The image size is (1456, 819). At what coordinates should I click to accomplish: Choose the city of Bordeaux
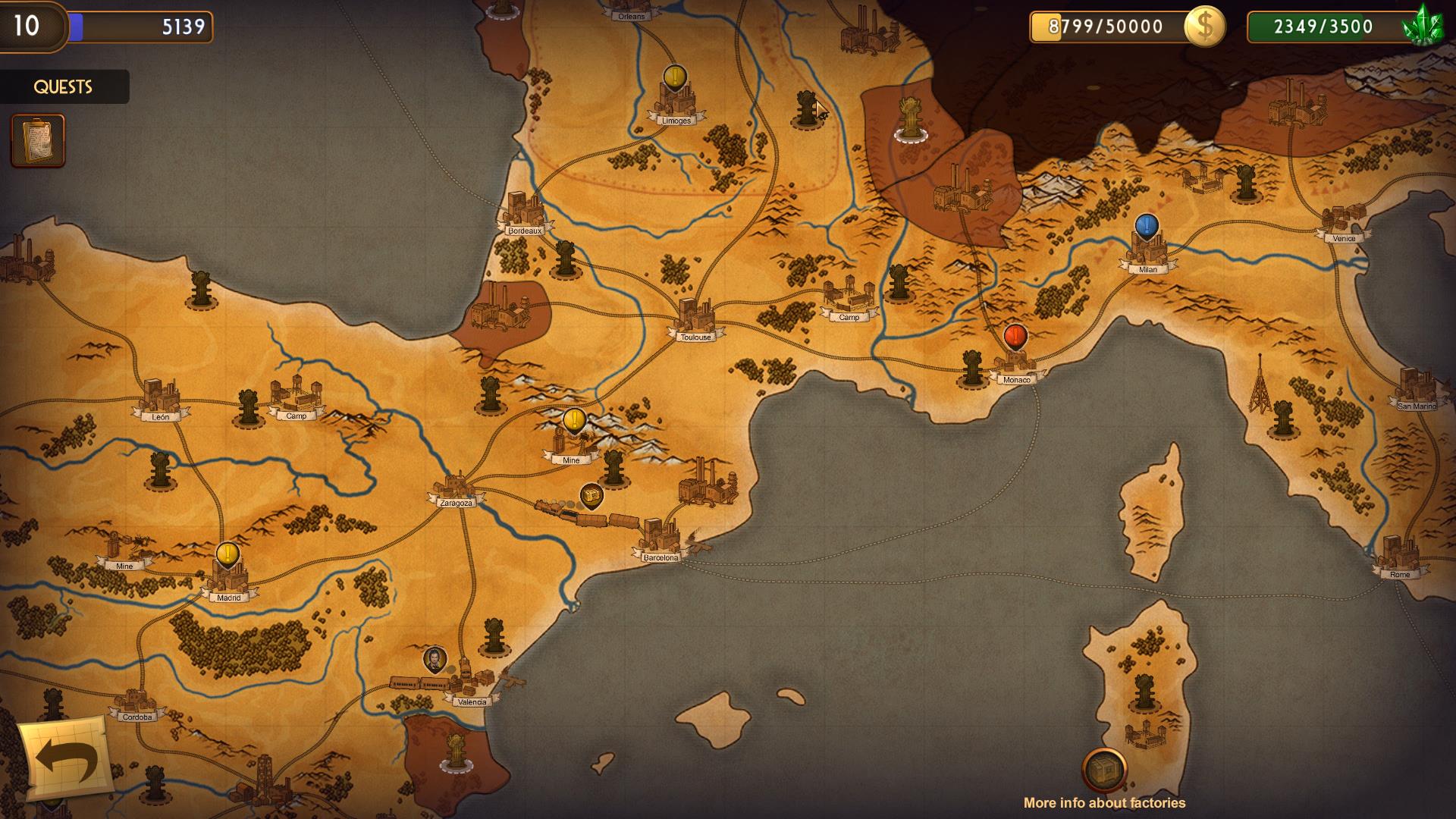pos(524,214)
